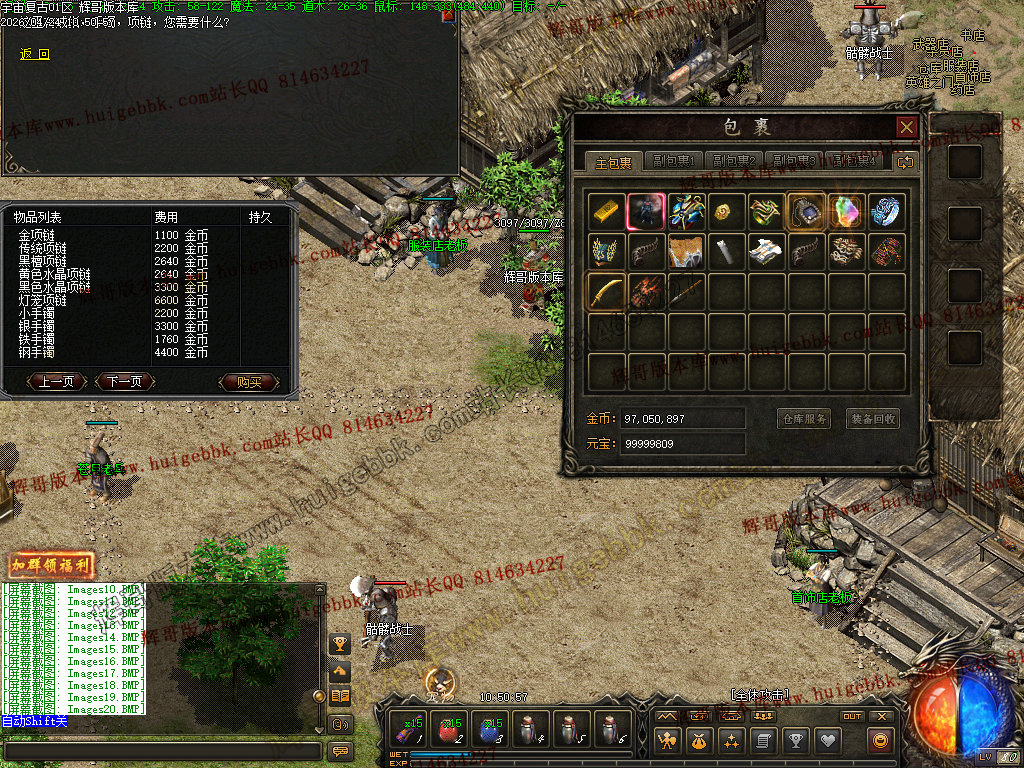Use the blue potion in hotbar
Viewport: 1024px width, 768px height.
(490, 730)
